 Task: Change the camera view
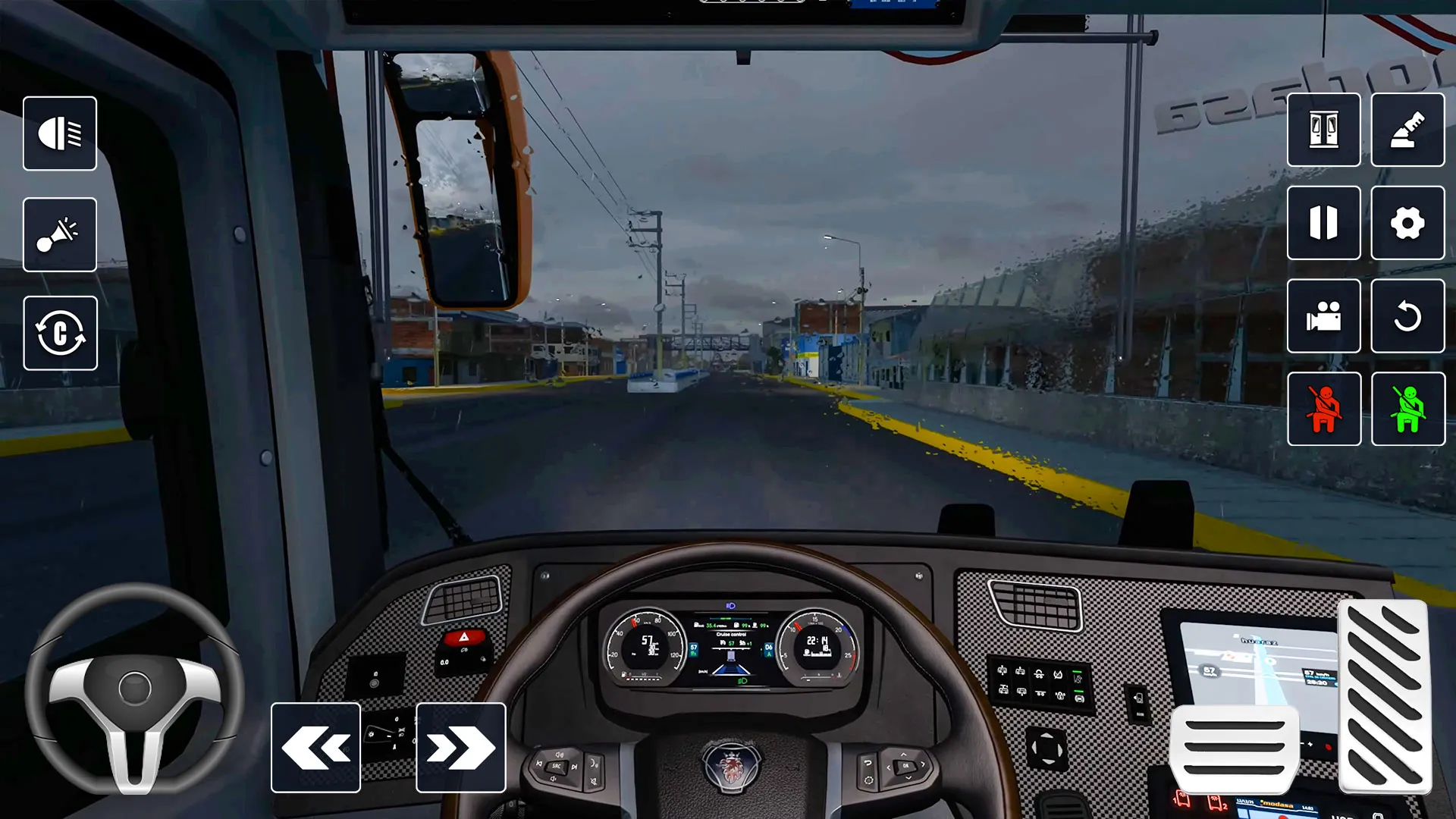pyautogui.click(x=60, y=333)
